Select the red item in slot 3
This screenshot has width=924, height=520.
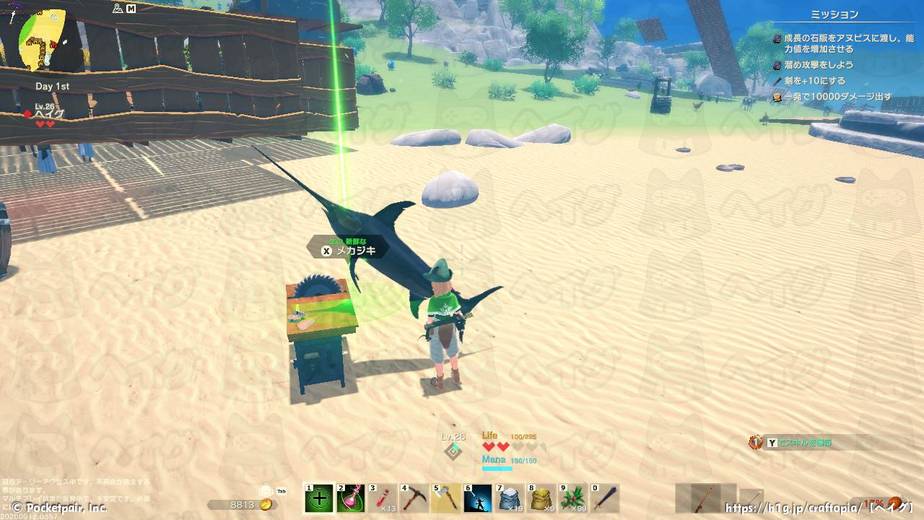(x=383, y=498)
